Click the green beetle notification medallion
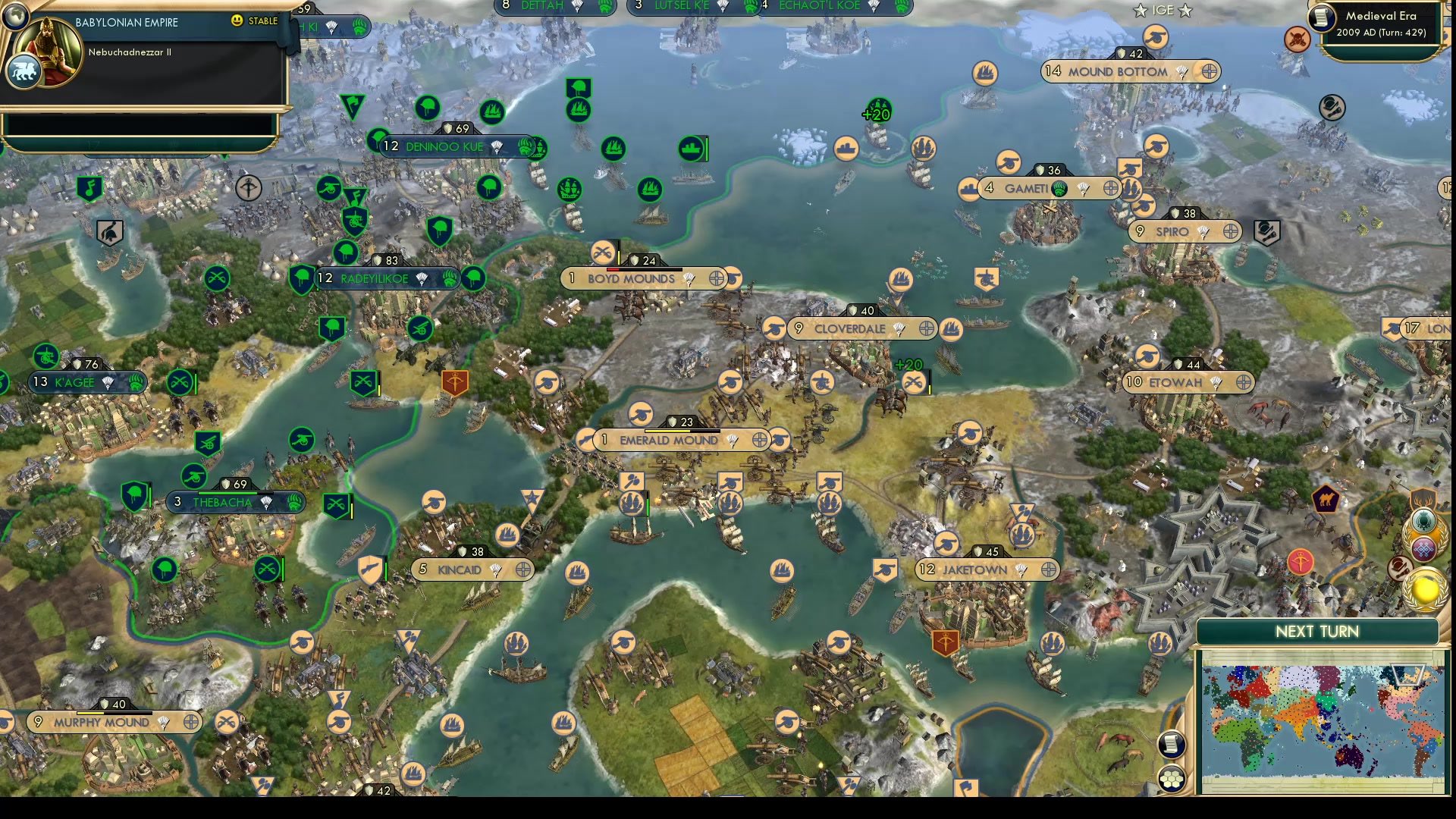The width and height of the screenshot is (1456, 819). click(x=1423, y=521)
